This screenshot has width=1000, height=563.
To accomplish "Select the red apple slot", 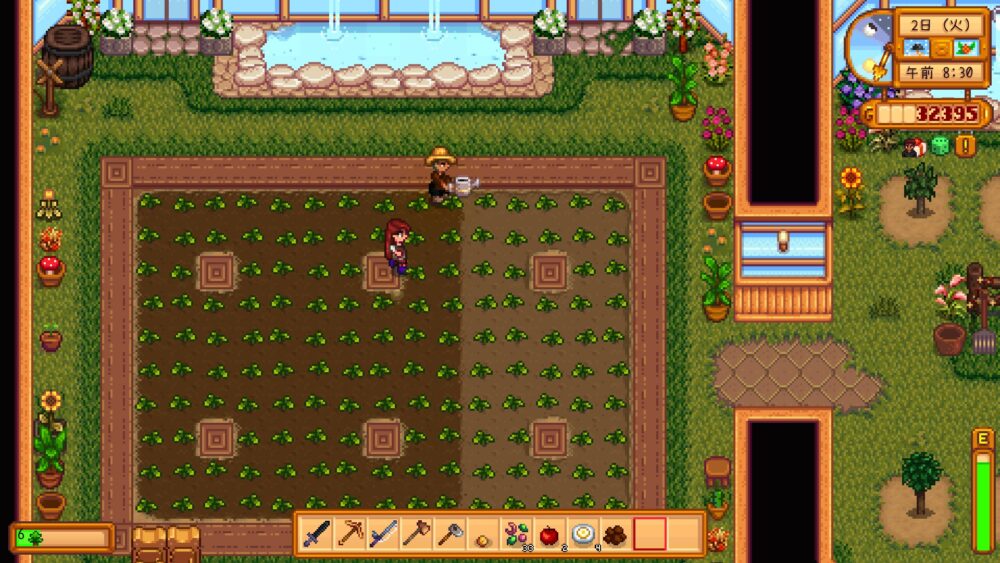I will (549, 534).
